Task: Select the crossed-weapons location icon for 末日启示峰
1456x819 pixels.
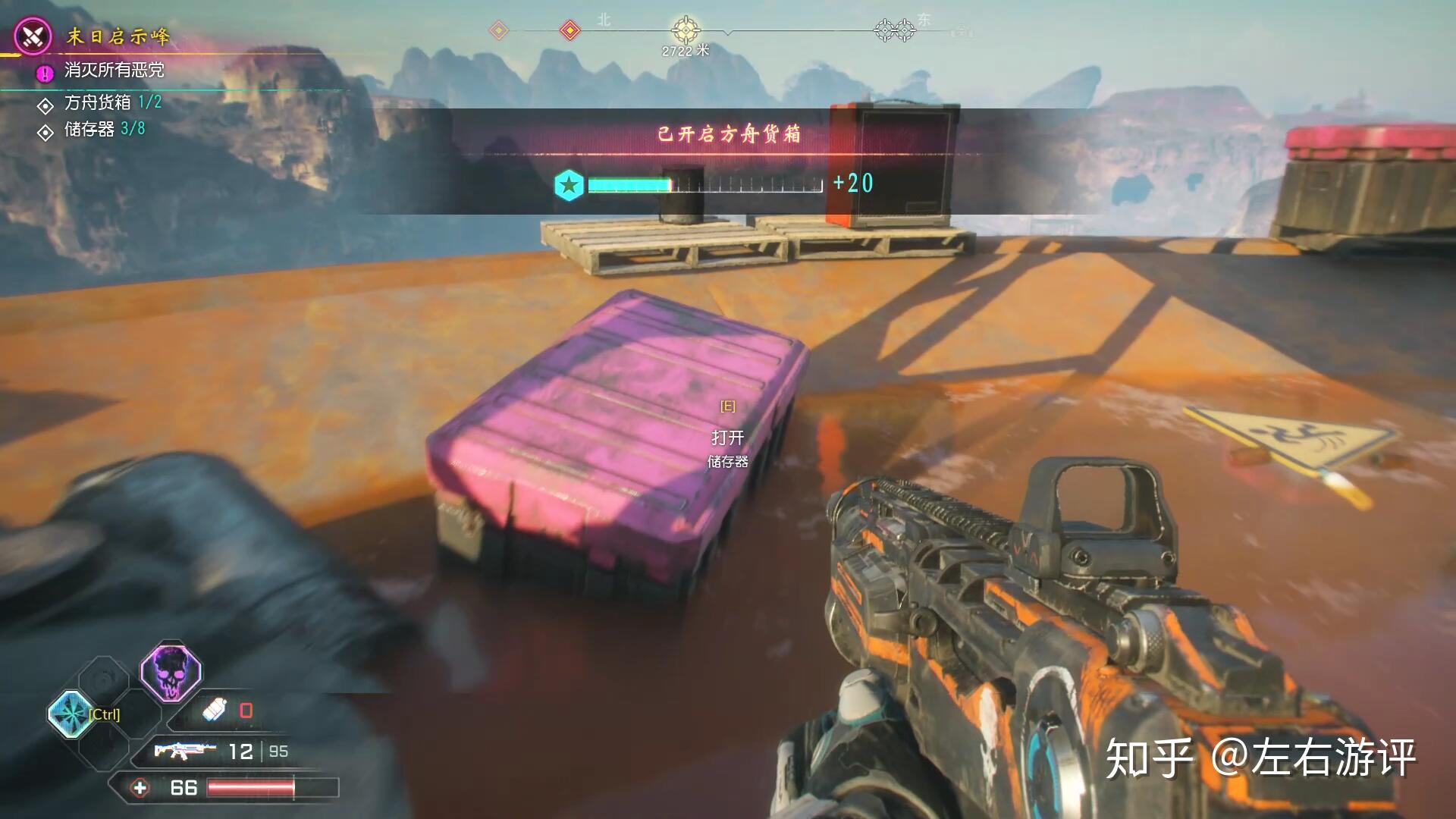Action: click(33, 36)
